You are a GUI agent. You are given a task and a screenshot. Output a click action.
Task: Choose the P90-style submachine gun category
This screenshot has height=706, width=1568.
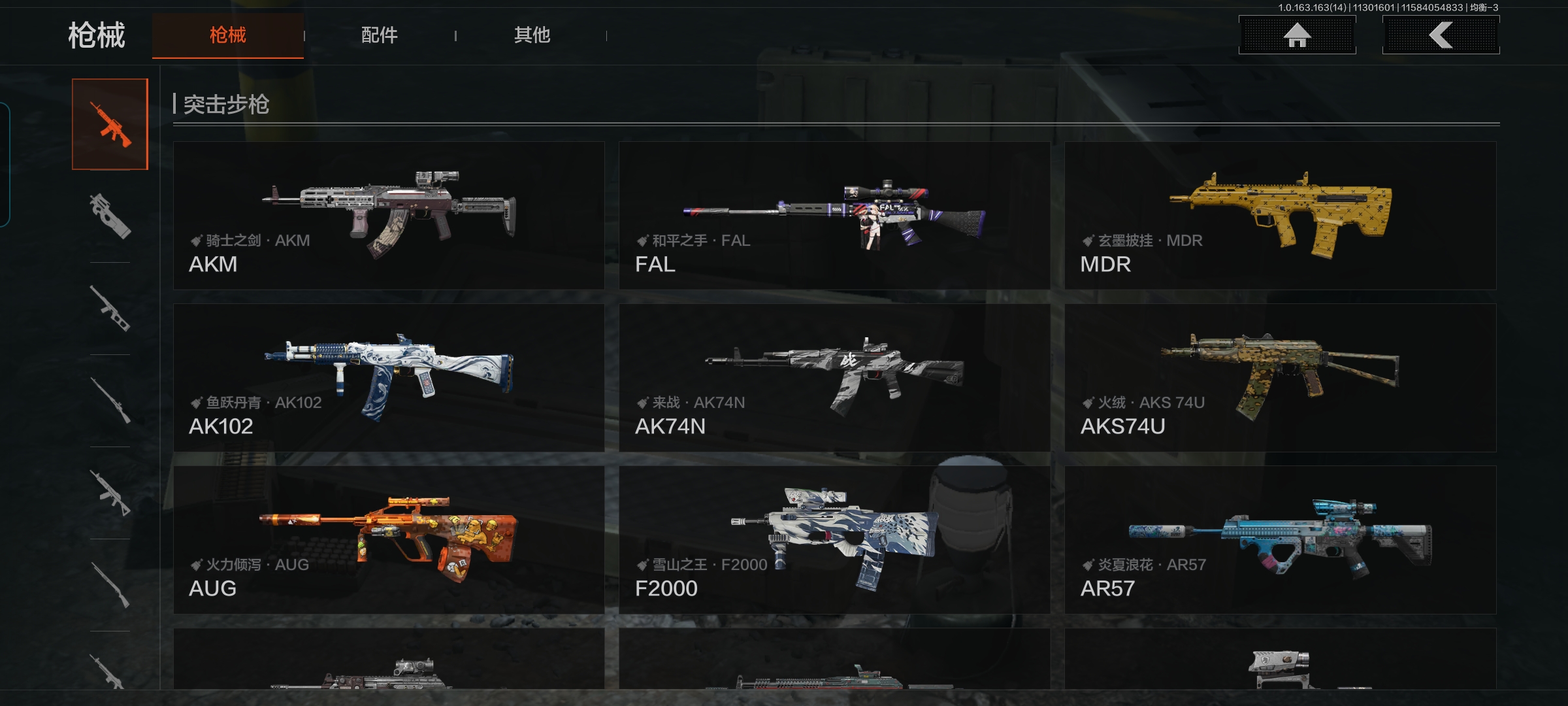[x=110, y=216]
